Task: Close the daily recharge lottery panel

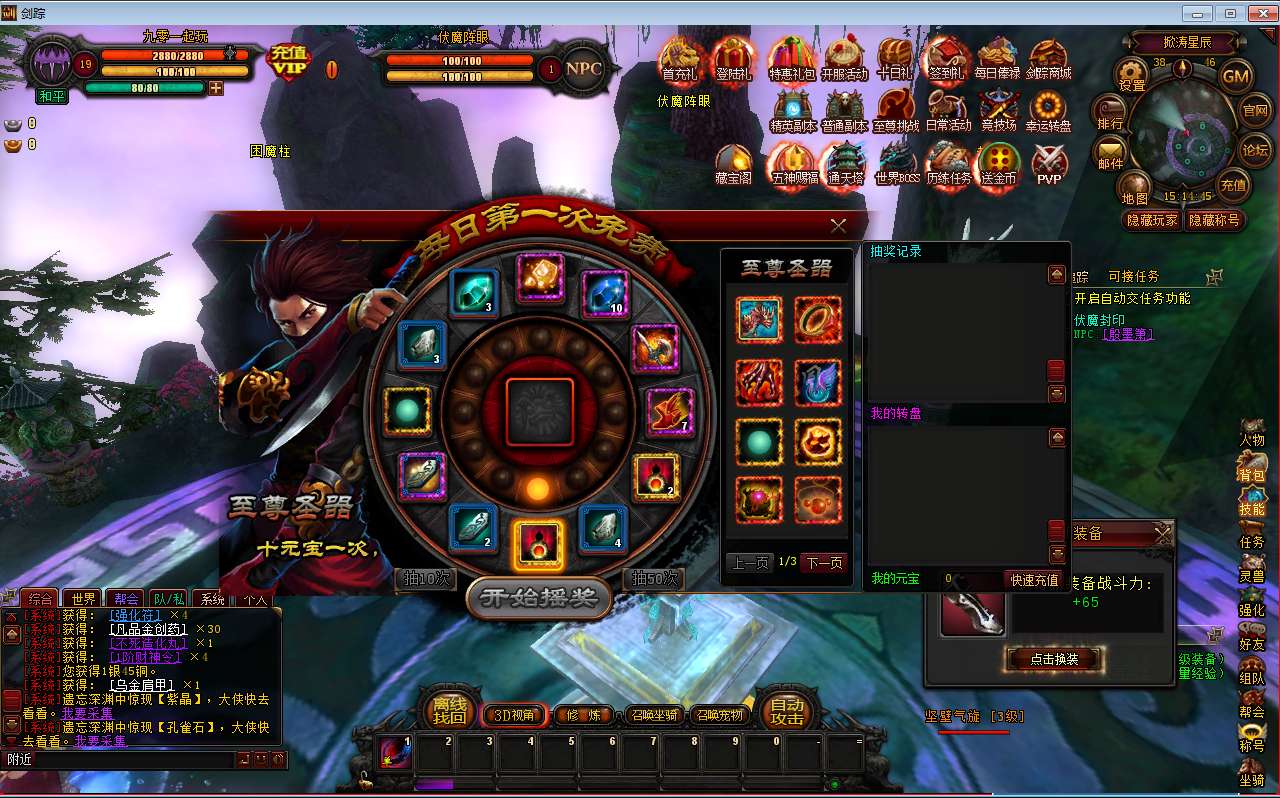Action: click(x=838, y=226)
